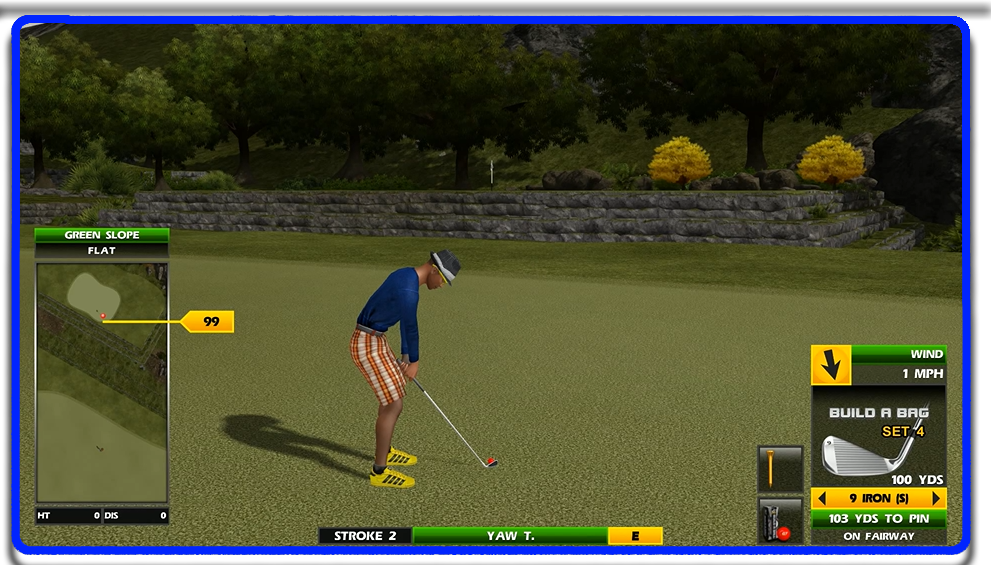Click the golf tee icon

(x=780, y=469)
